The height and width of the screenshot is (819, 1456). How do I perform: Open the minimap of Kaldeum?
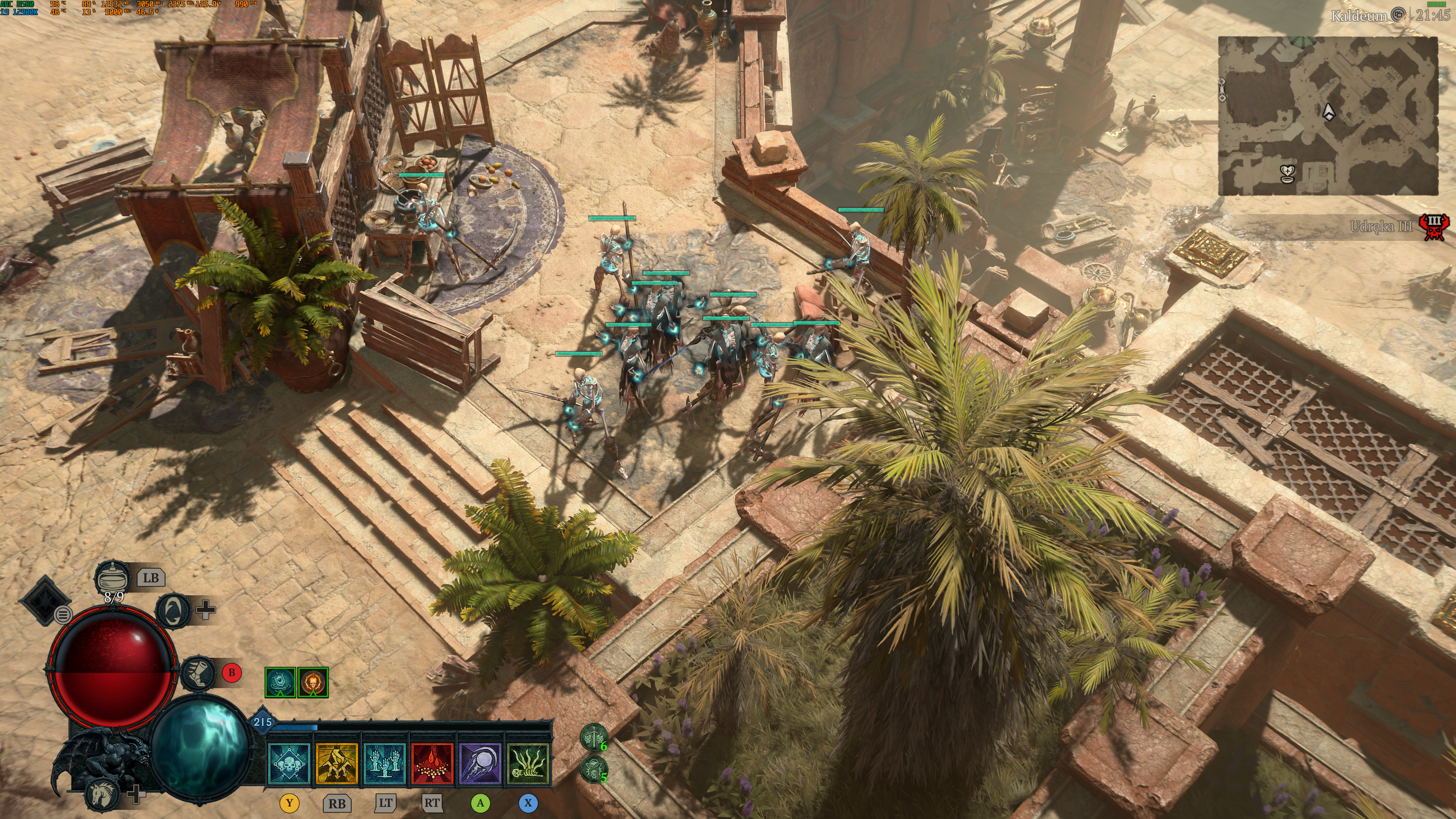coord(1327,116)
